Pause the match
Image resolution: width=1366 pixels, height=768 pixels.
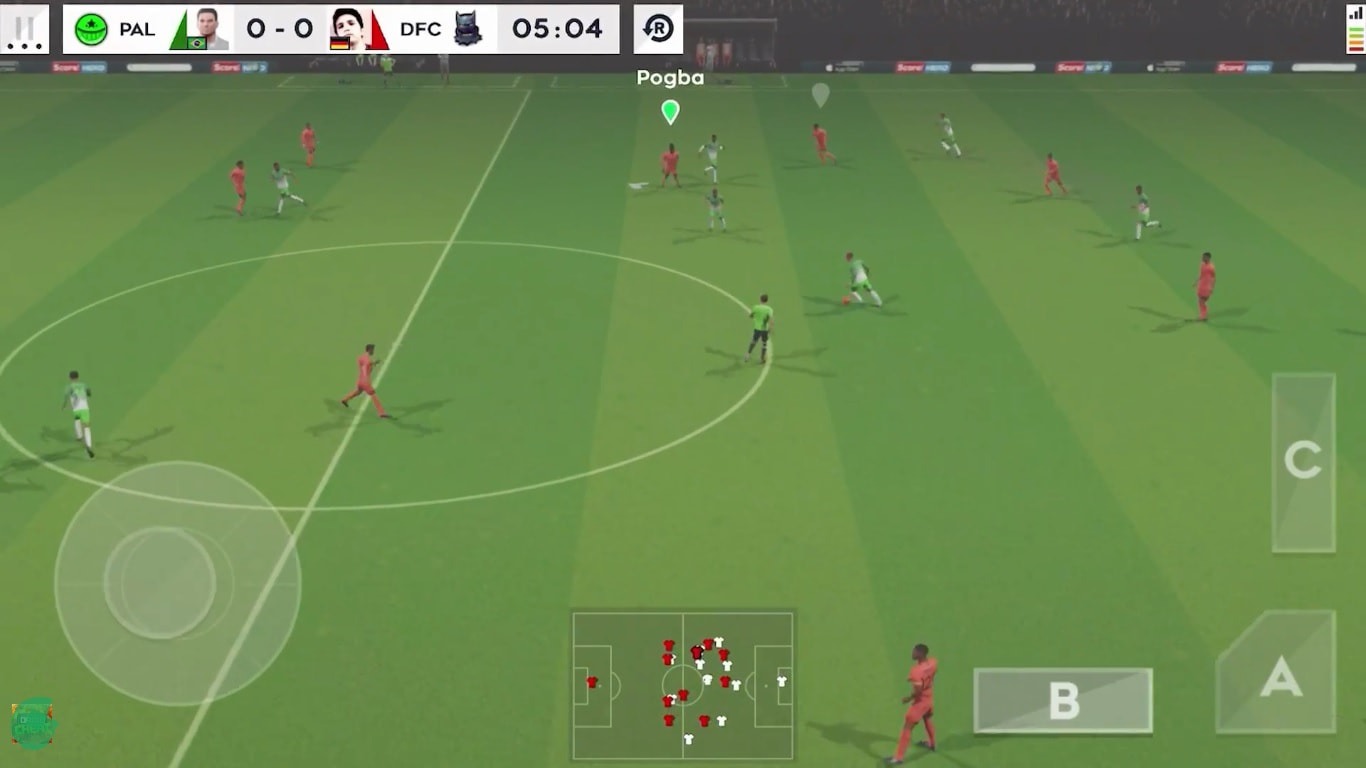(25, 28)
